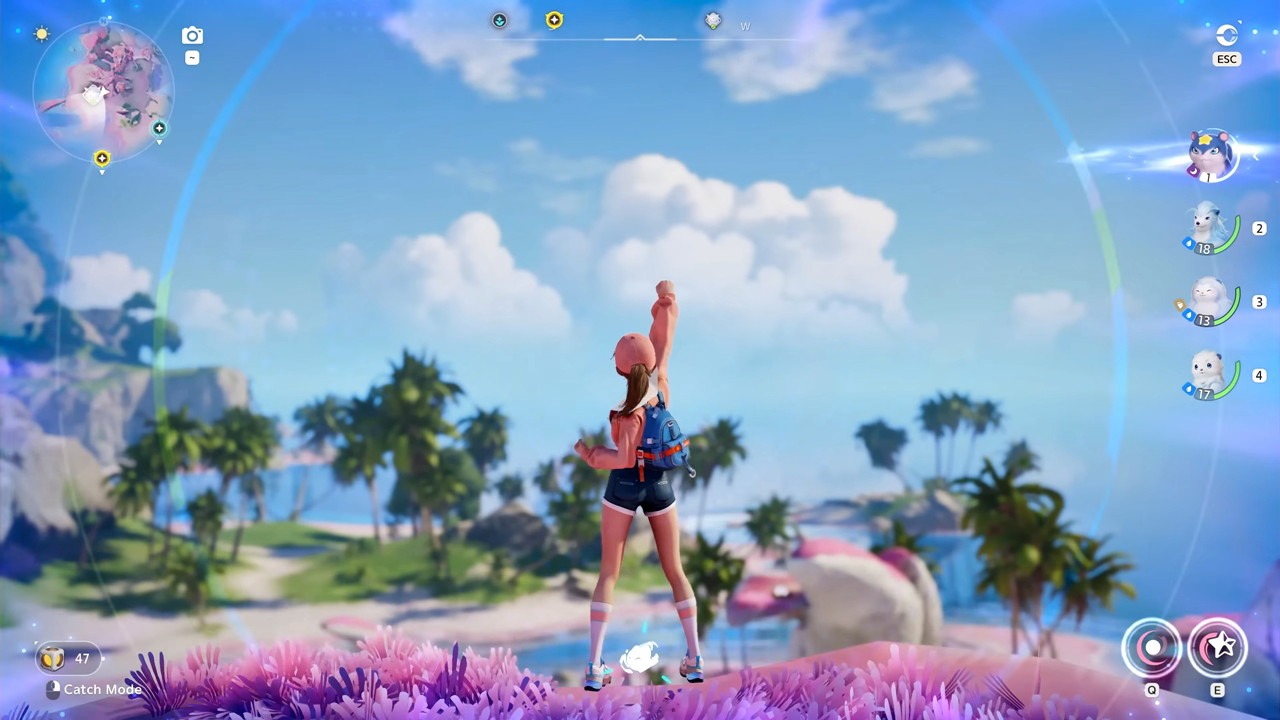Viewport: 1280px width, 720px height.
Task: Collapse the minimap using the tilde button
Action: pos(192,57)
